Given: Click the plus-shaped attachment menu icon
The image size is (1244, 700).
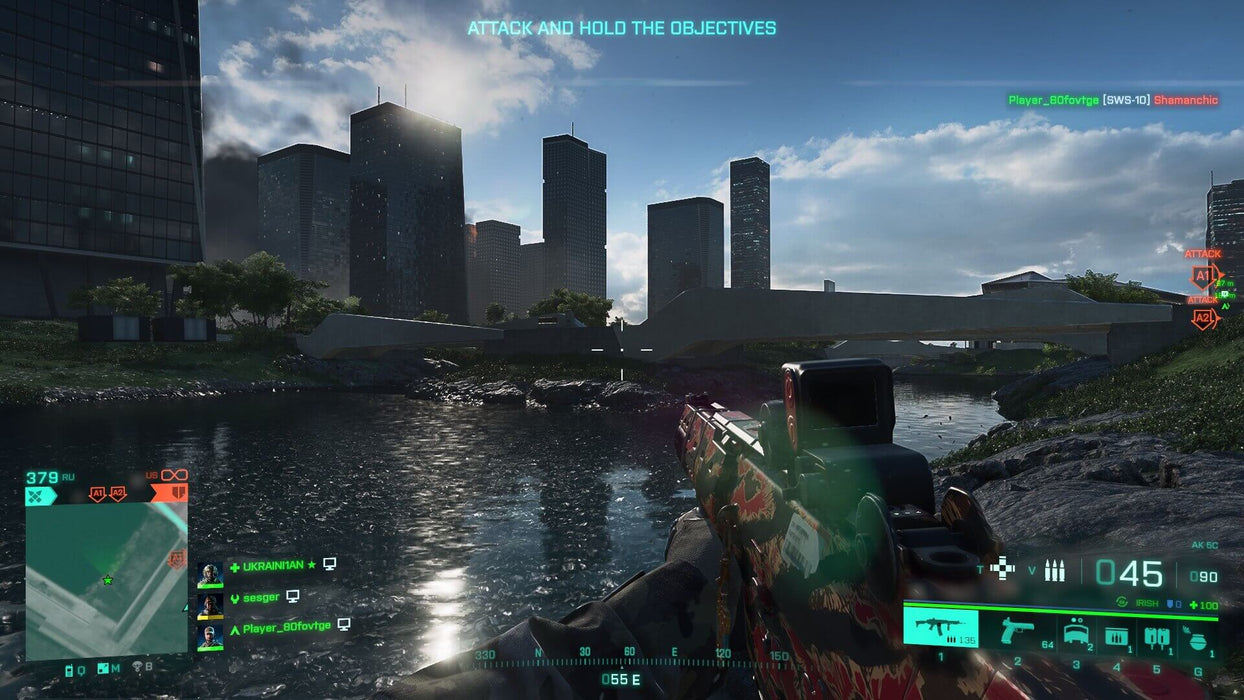Looking at the screenshot, I should click(1002, 569).
